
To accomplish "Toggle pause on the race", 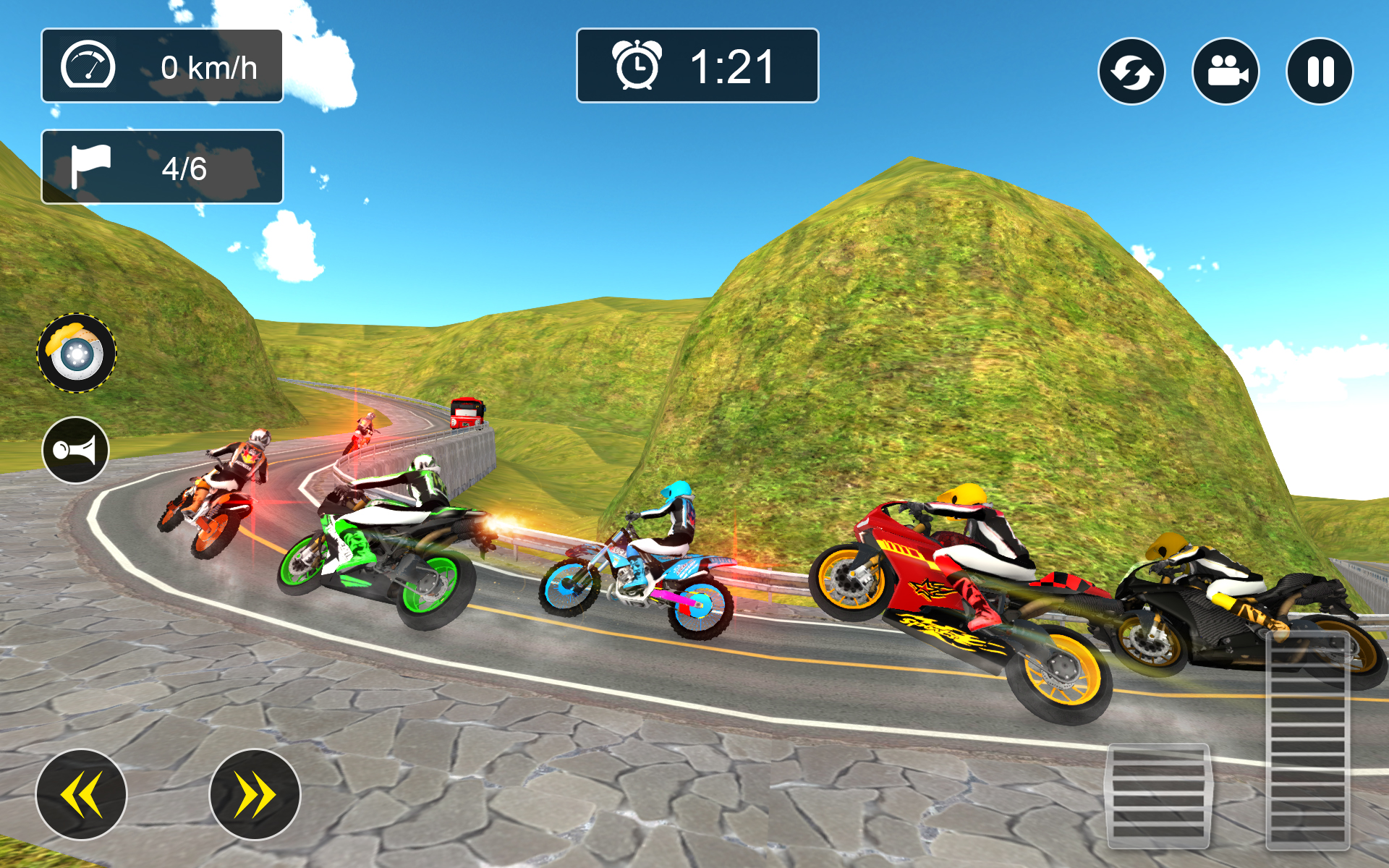I will pos(1320,70).
